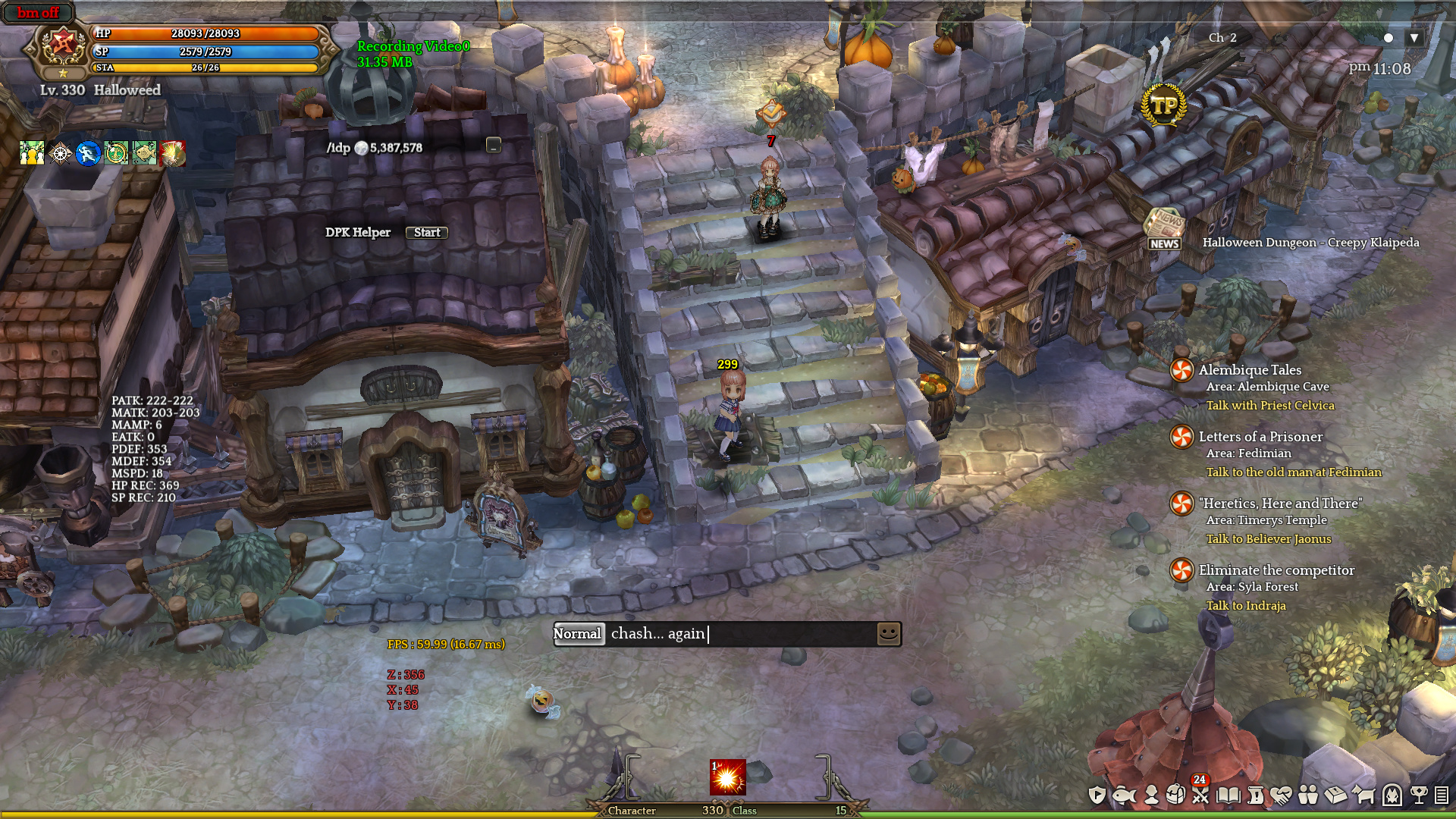Open the companion dog menu icon
This screenshot has height=819, width=1456.
click(x=1363, y=795)
